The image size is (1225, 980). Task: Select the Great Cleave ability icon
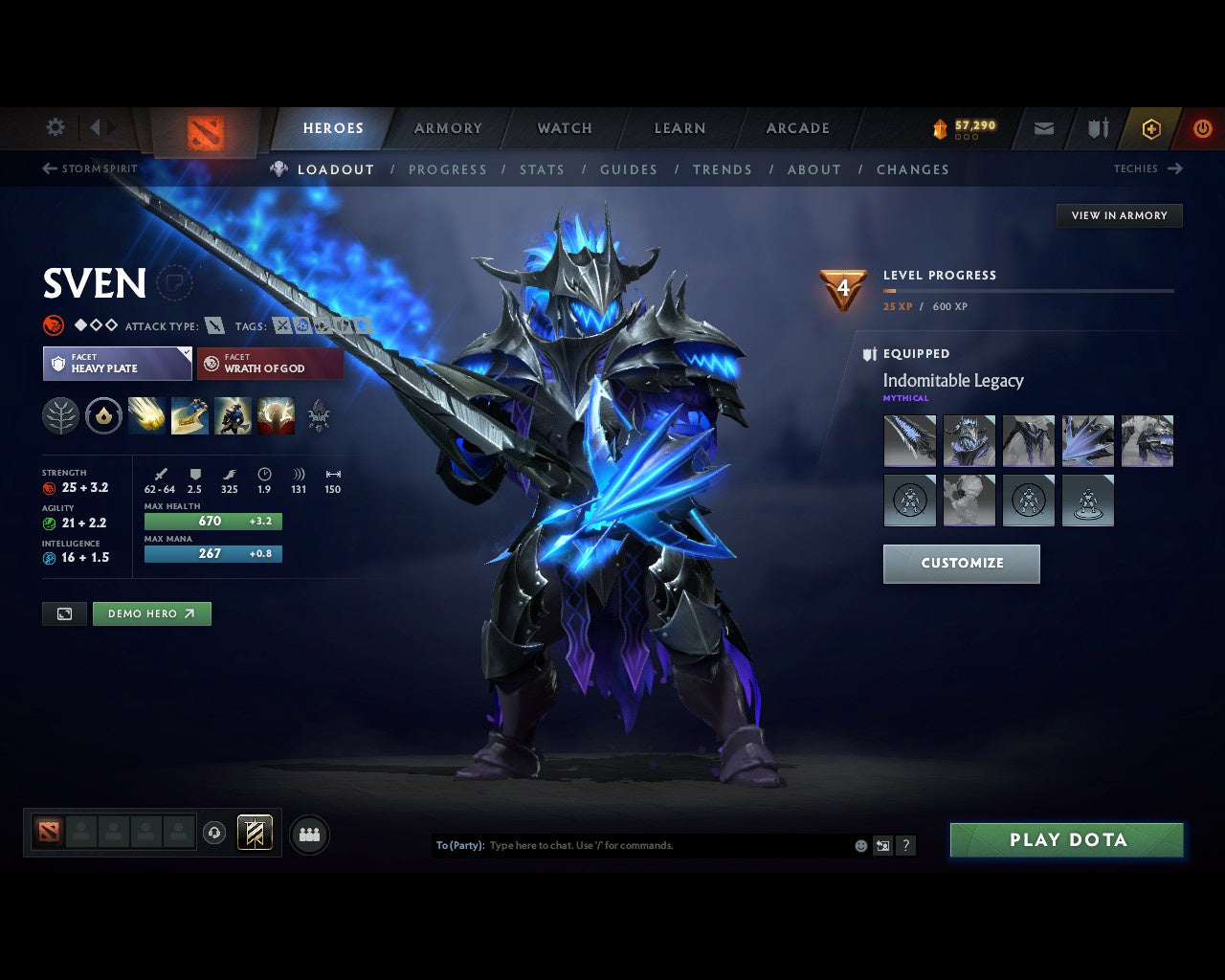[189, 415]
